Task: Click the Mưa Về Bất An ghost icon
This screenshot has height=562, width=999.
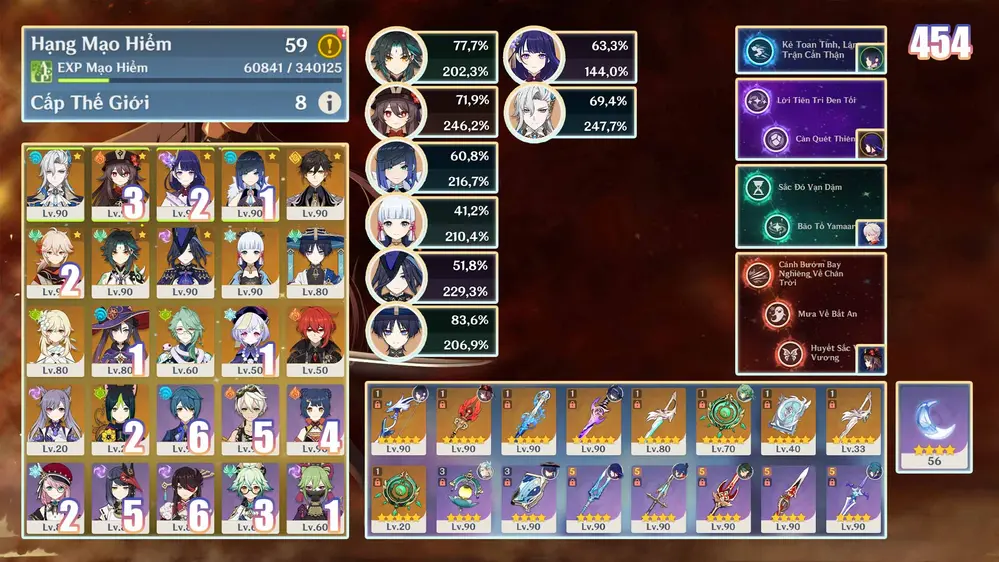Action: pos(776,314)
